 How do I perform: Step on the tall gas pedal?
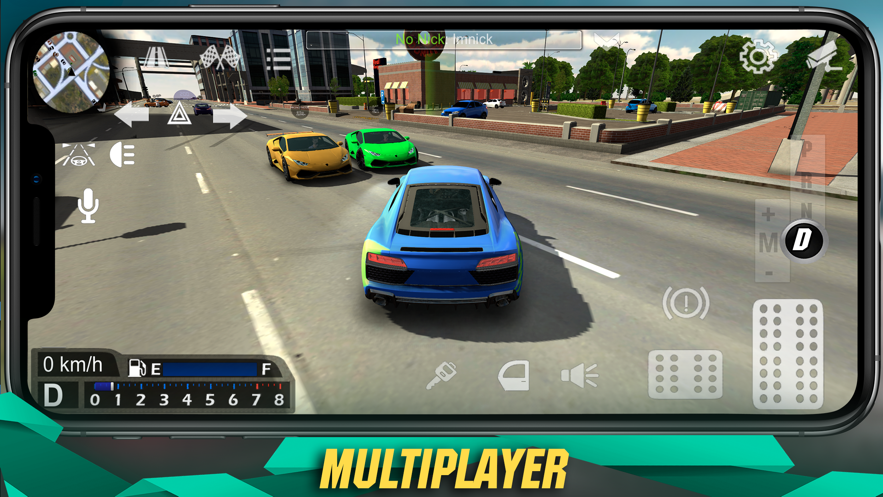tap(788, 354)
